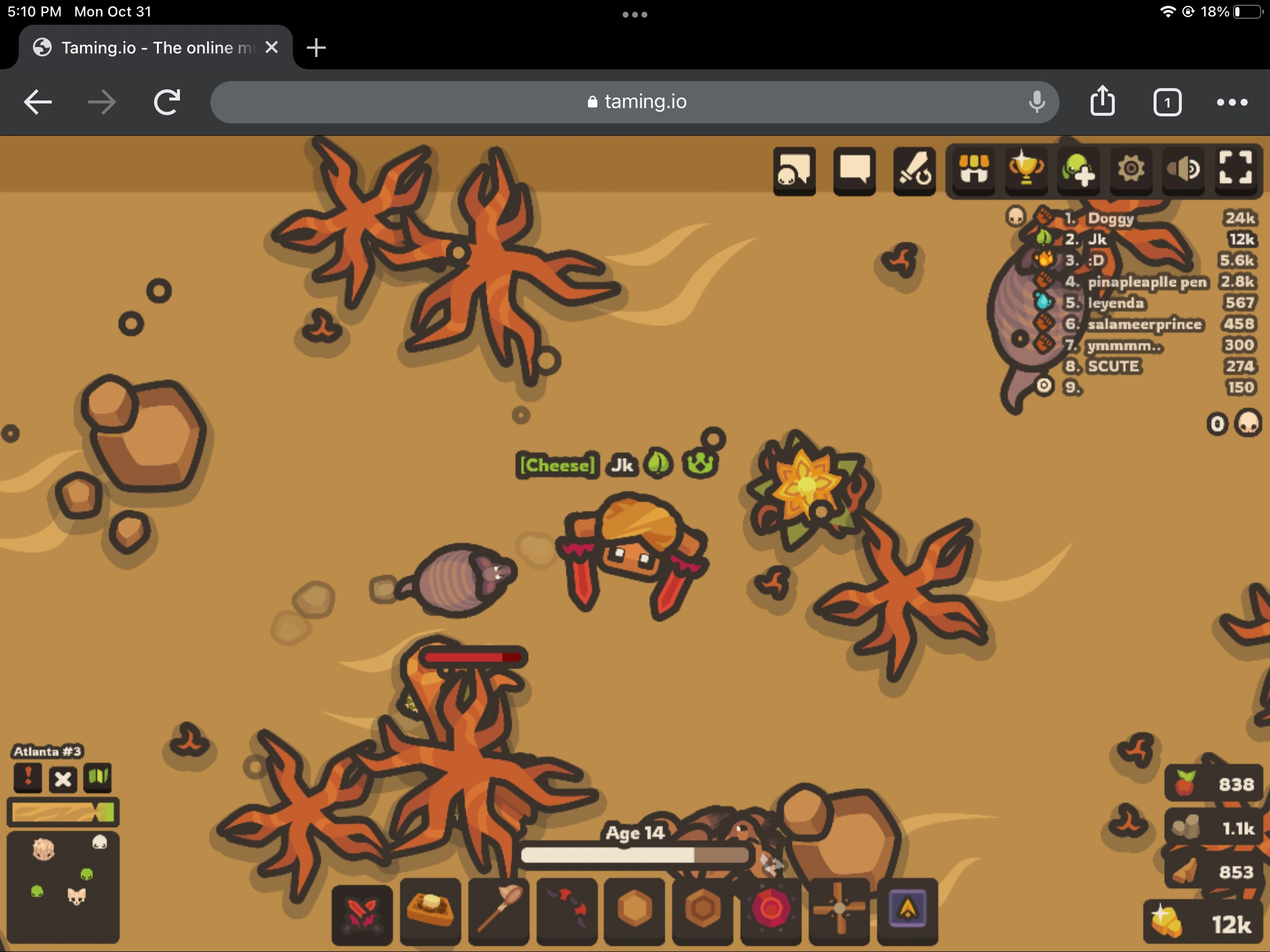Image resolution: width=1270 pixels, height=952 pixels.
Task: Open the pet adoption menu
Action: 1078,171
